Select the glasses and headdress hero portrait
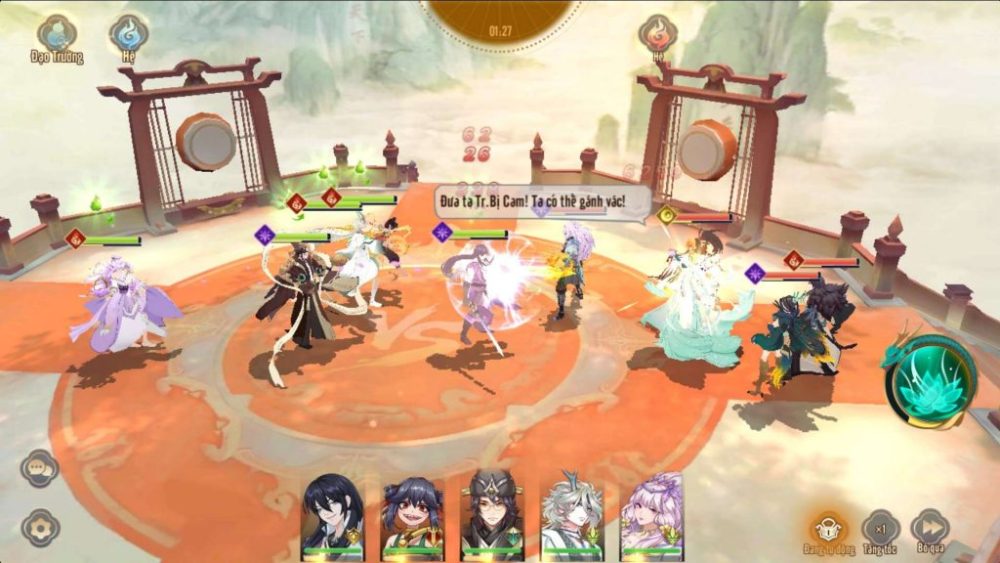This screenshot has height=563, width=1000. click(x=492, y=514)
